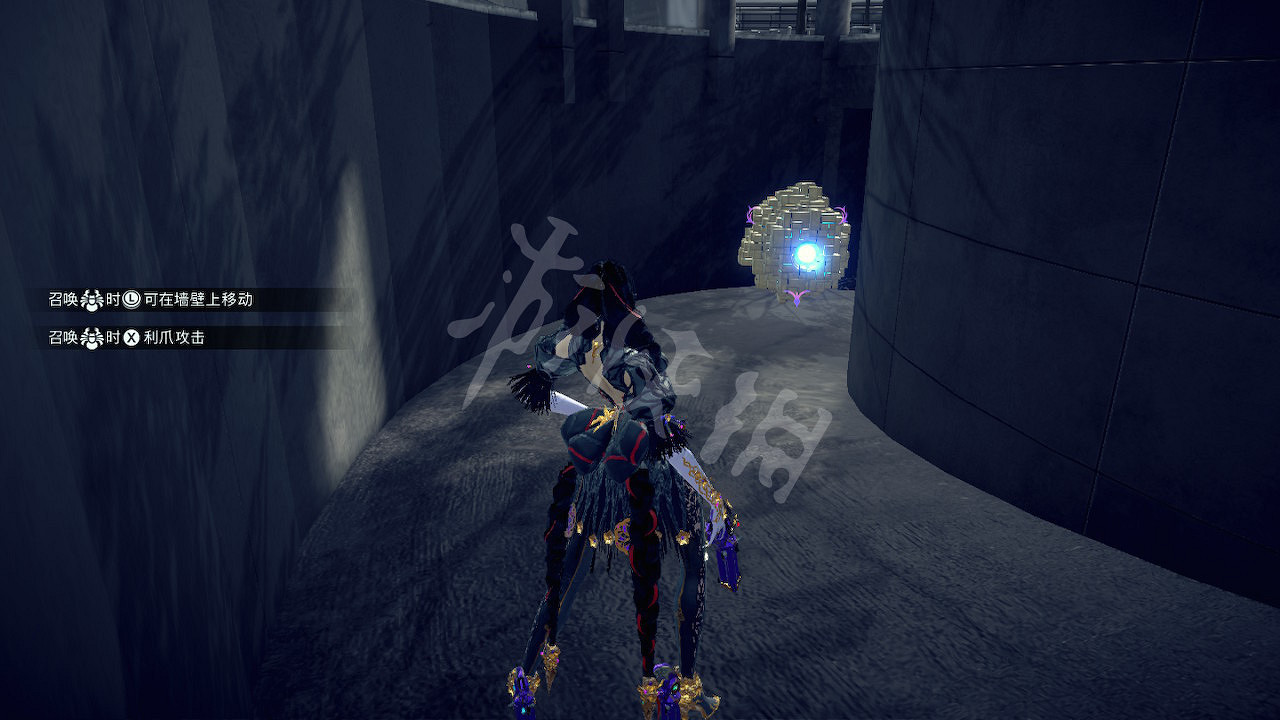Select the 可在墙壁上移动 hint entry
1280x720 pixels.
click(x=200, y=299)
